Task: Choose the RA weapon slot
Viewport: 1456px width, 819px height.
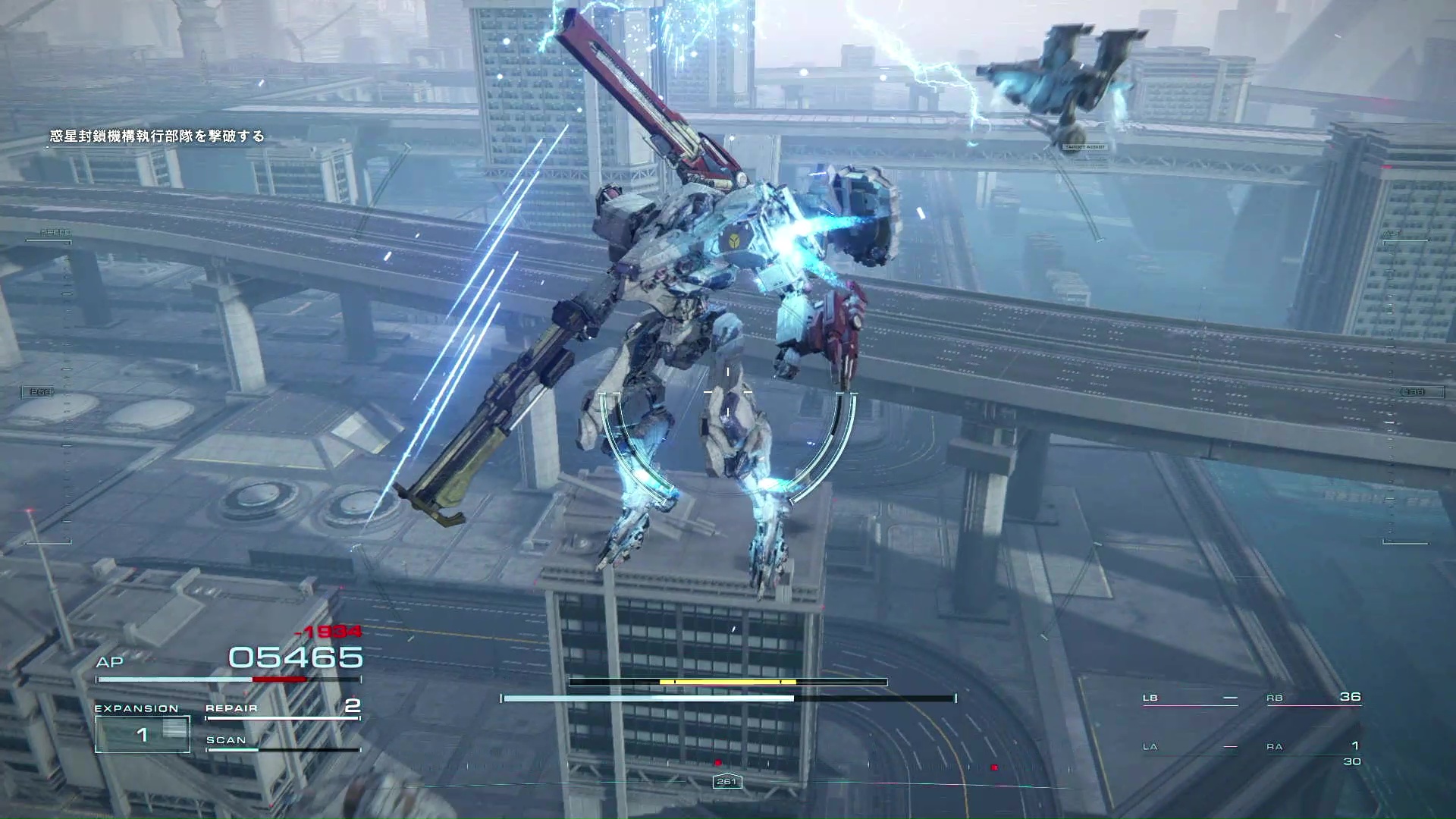Action: [1313, 747]
